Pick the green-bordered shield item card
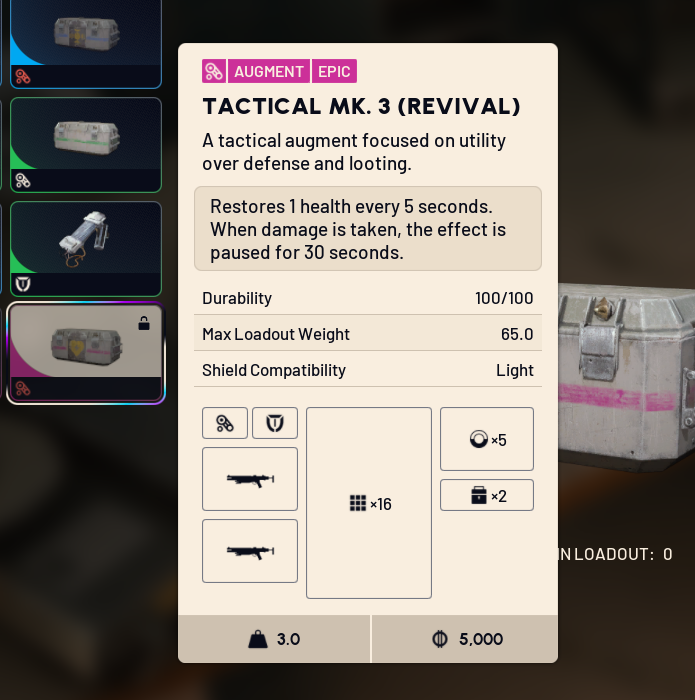Screen dimensions: 695x700 click(x=85, y=248)
